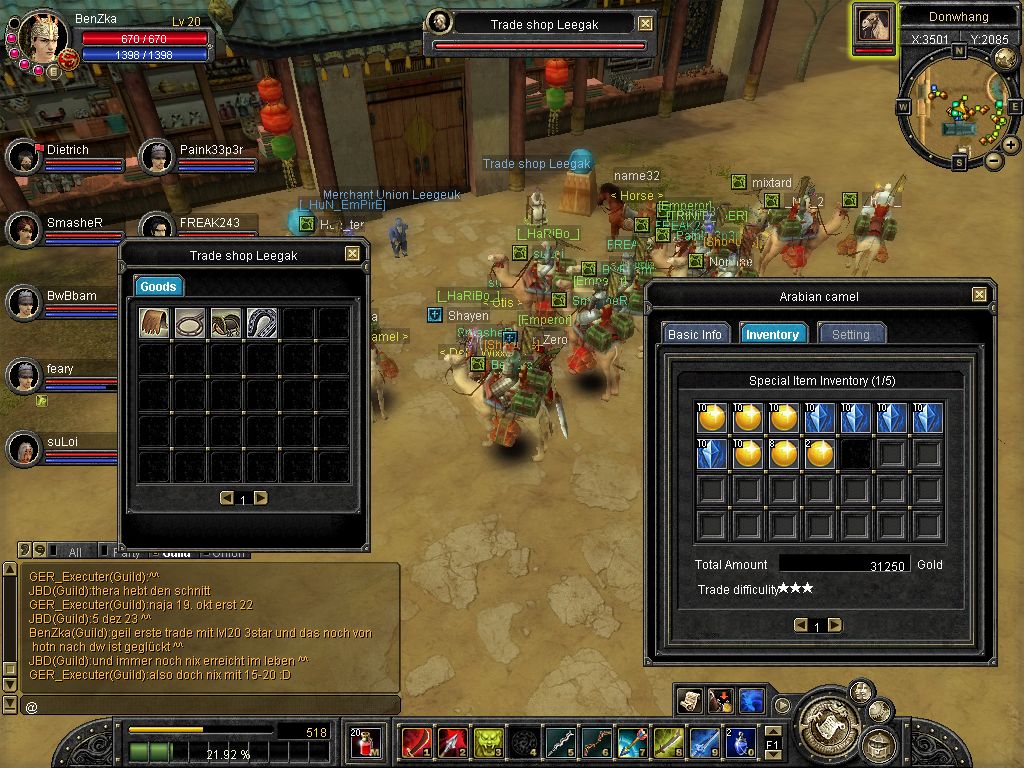The width and height of the screenshot is (1024, 768).
Task: Click the chat input field
Action: point(210,706)
